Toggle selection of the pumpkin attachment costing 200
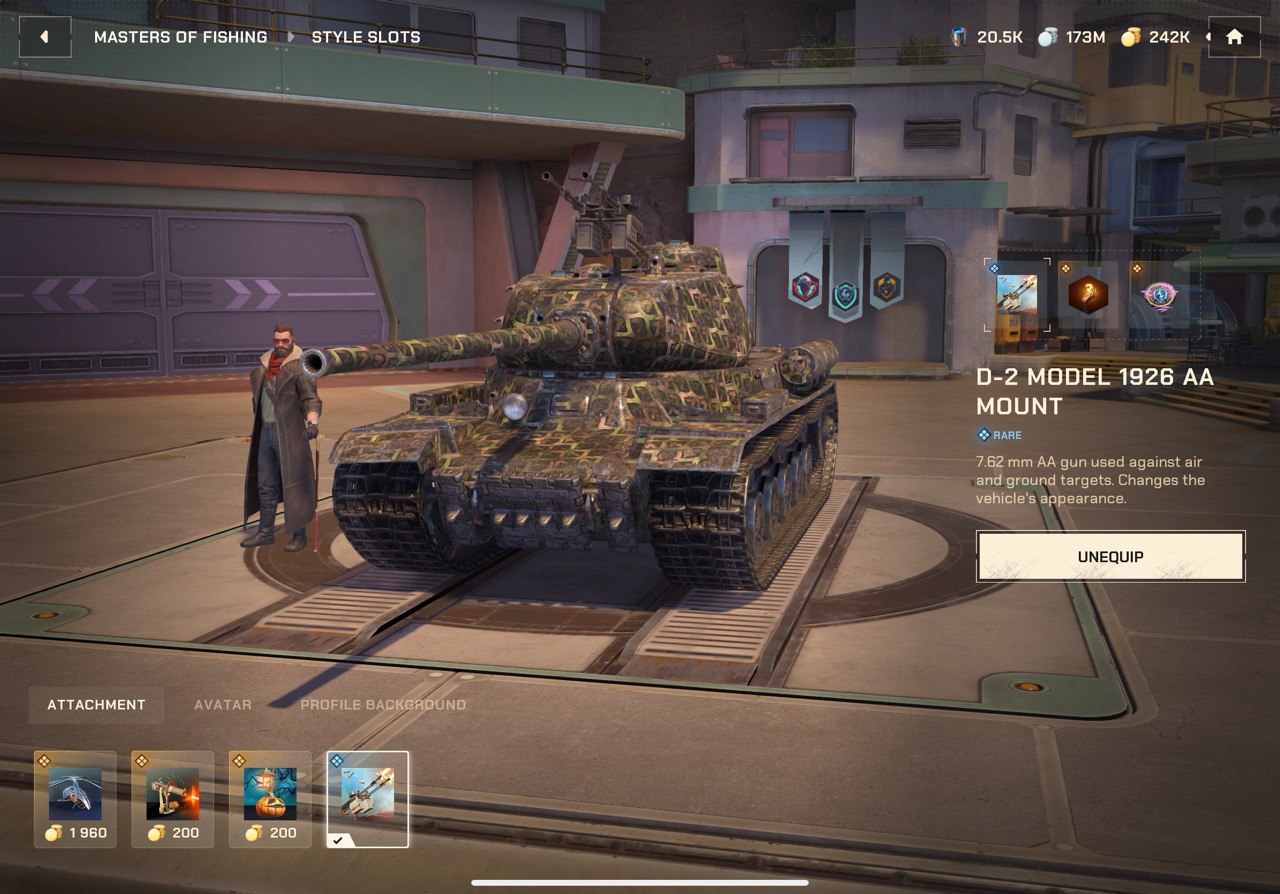1280x894 pixels. click(272, 799)
